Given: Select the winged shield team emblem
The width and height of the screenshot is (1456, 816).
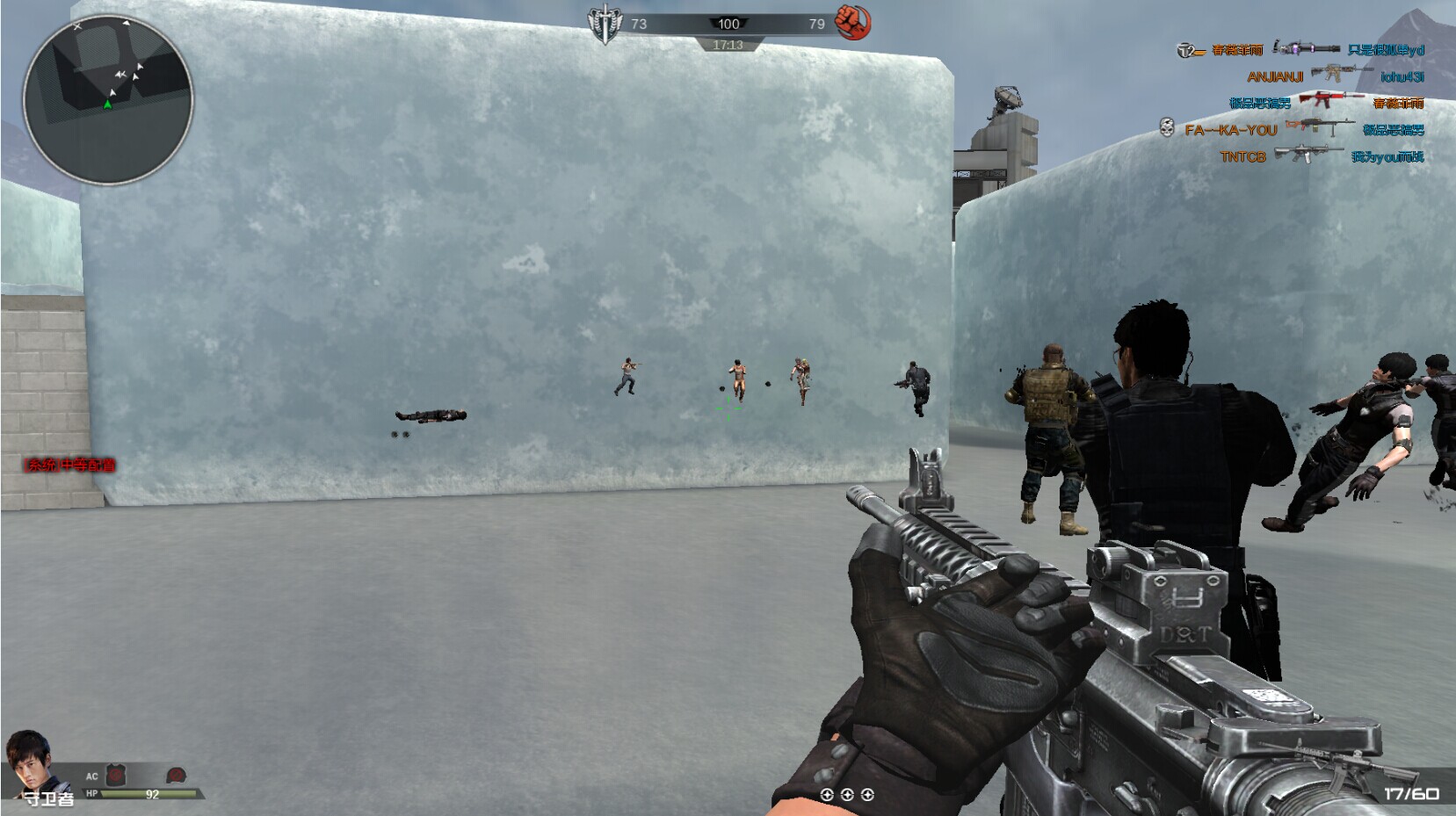Looking at the screenshot, I should click(605, 25).
